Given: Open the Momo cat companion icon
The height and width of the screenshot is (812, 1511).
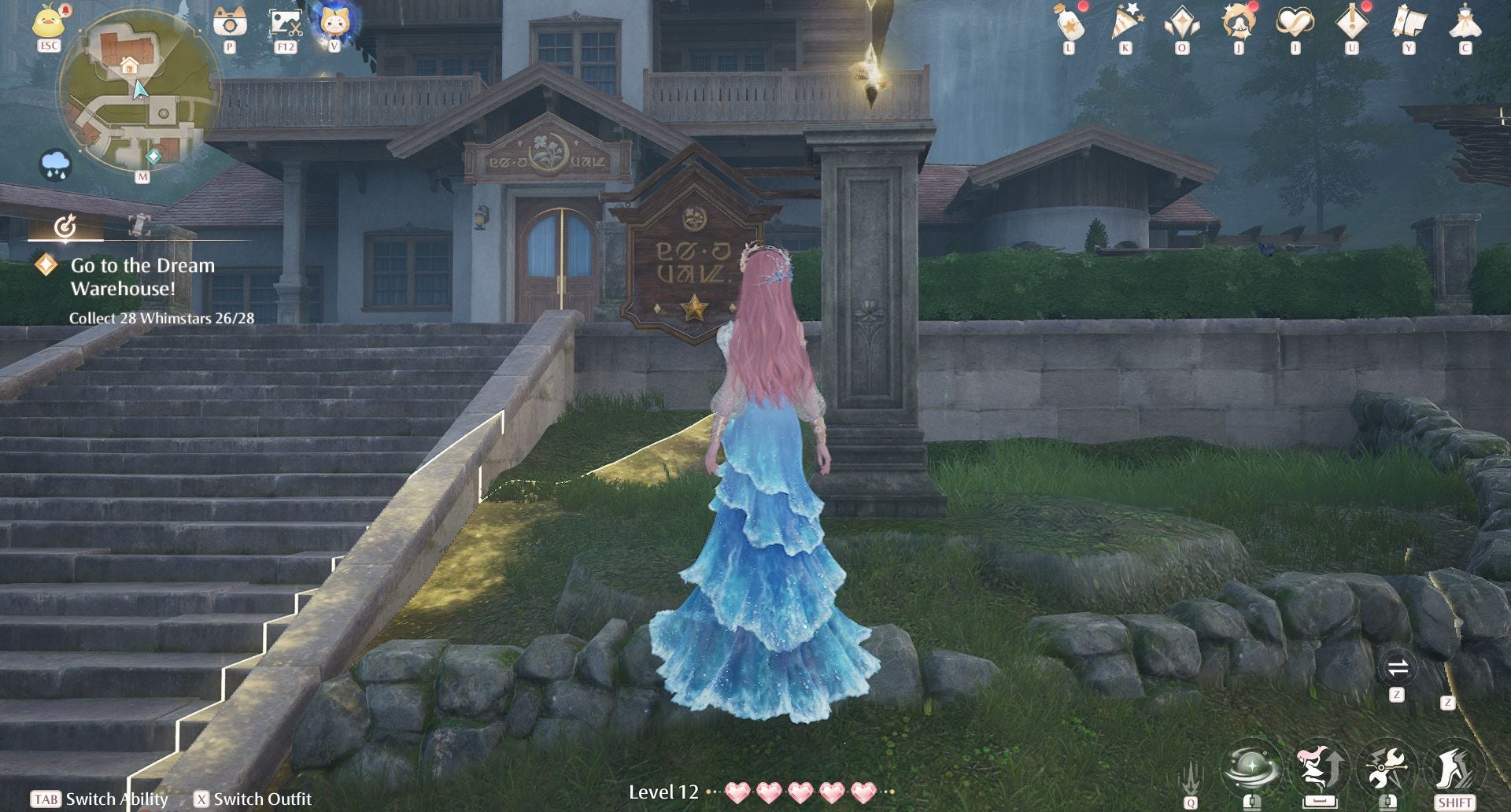Looking at the screenshot, I should [334, 21].
